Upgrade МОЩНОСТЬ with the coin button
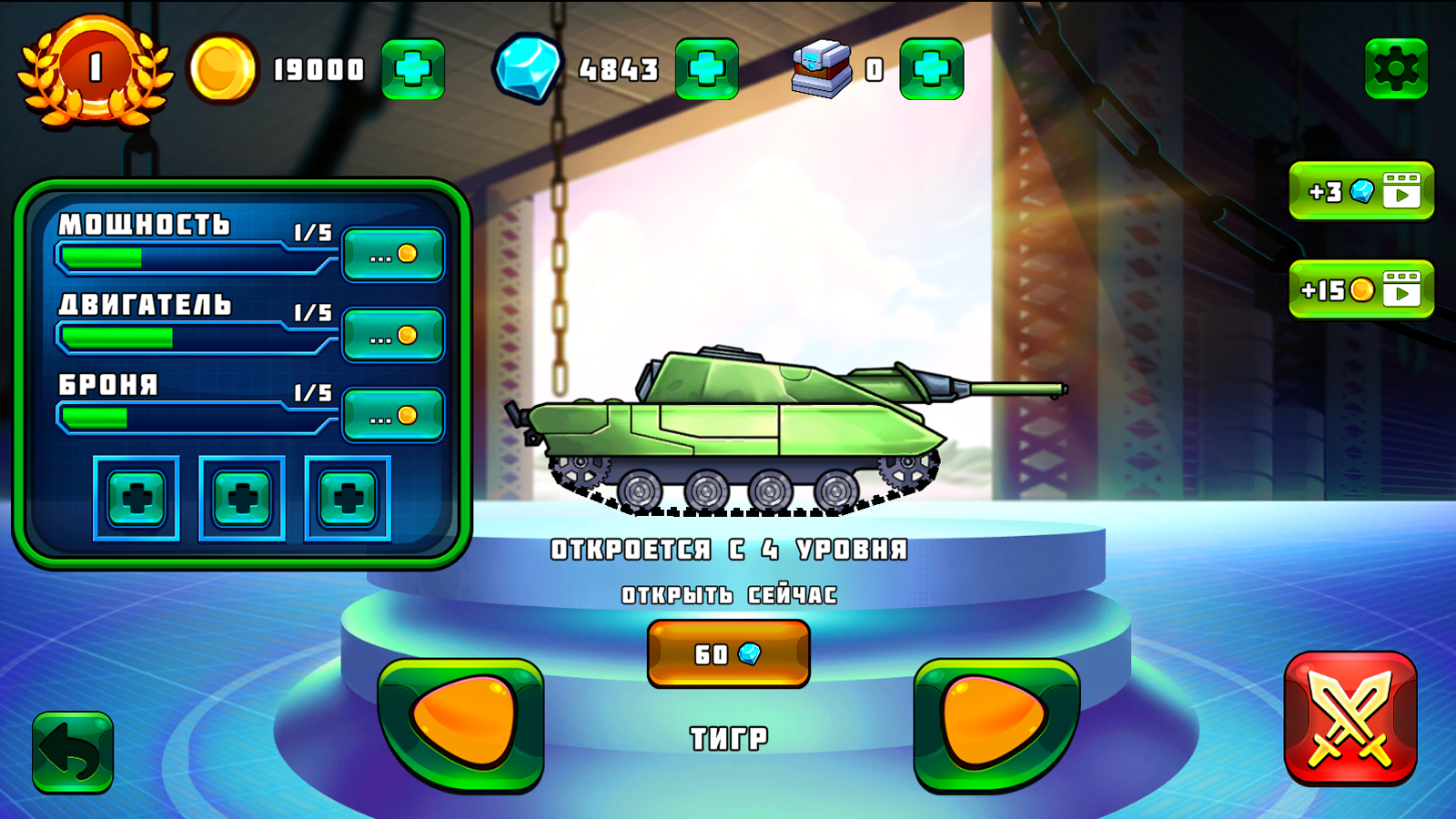The height and width of the screenshot is (819, 1456). point(393,255)
